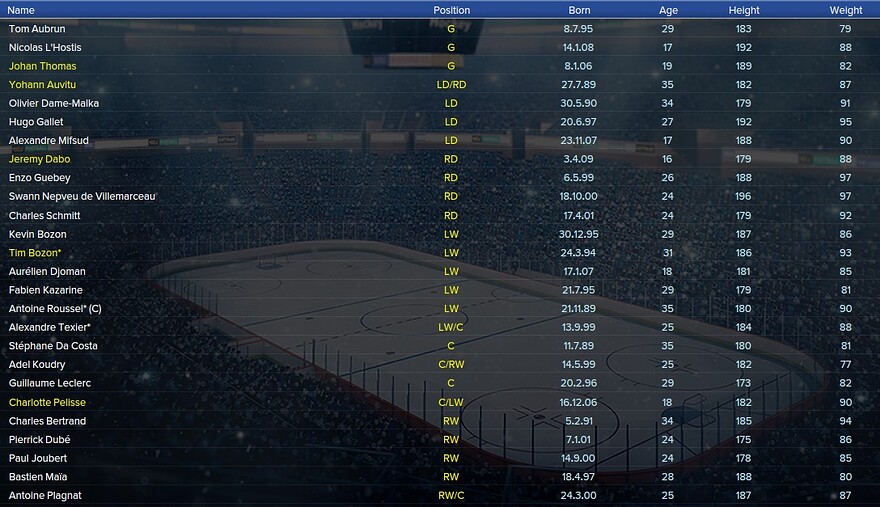Open Stéphane Da Costa's row
The height and width of the screenshot is (507, 880).
pos(51,346)
